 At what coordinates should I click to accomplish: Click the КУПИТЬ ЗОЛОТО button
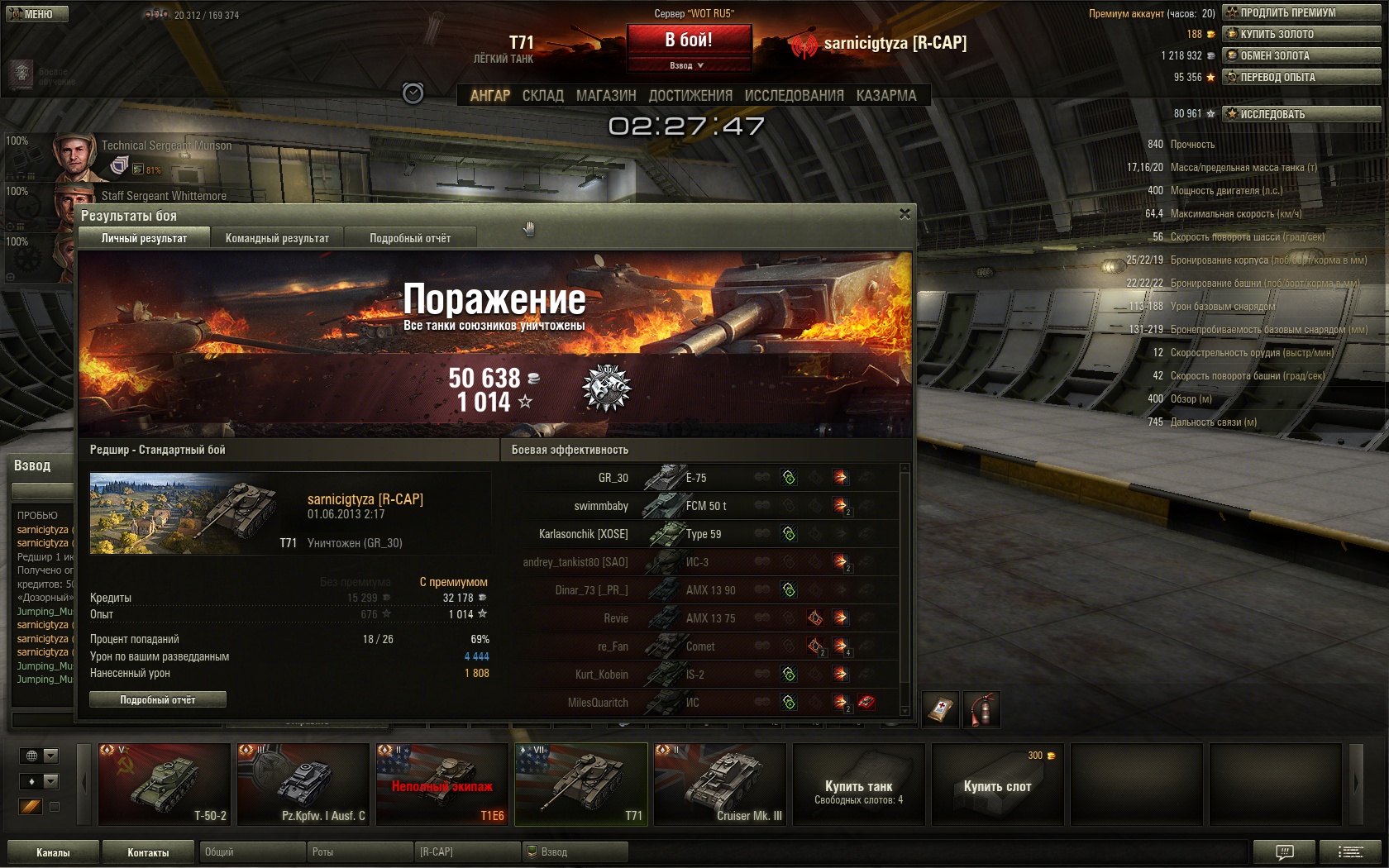click(x=1301, y=34)
